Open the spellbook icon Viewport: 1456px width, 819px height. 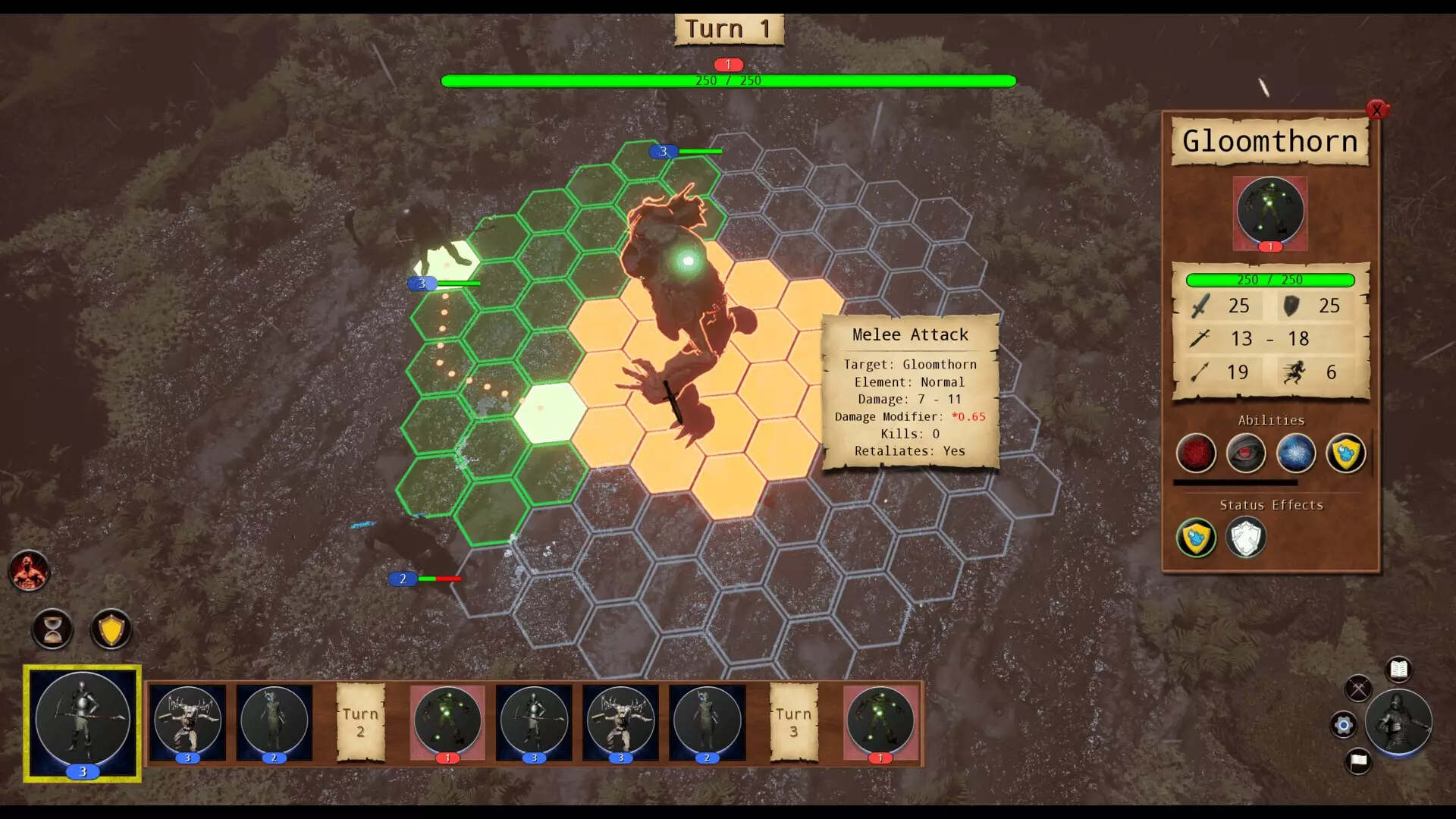click(x=1398, y=670)
